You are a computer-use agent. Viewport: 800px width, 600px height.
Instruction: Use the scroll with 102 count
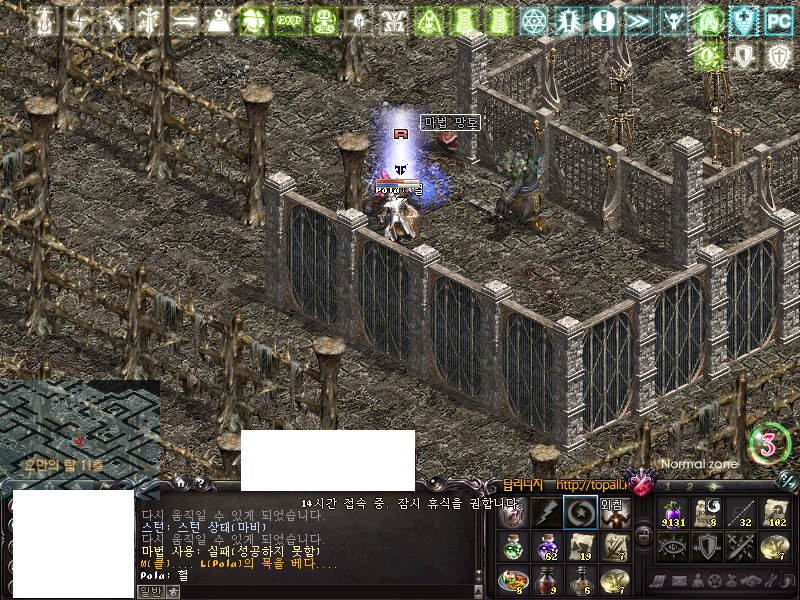click(773, 513)
